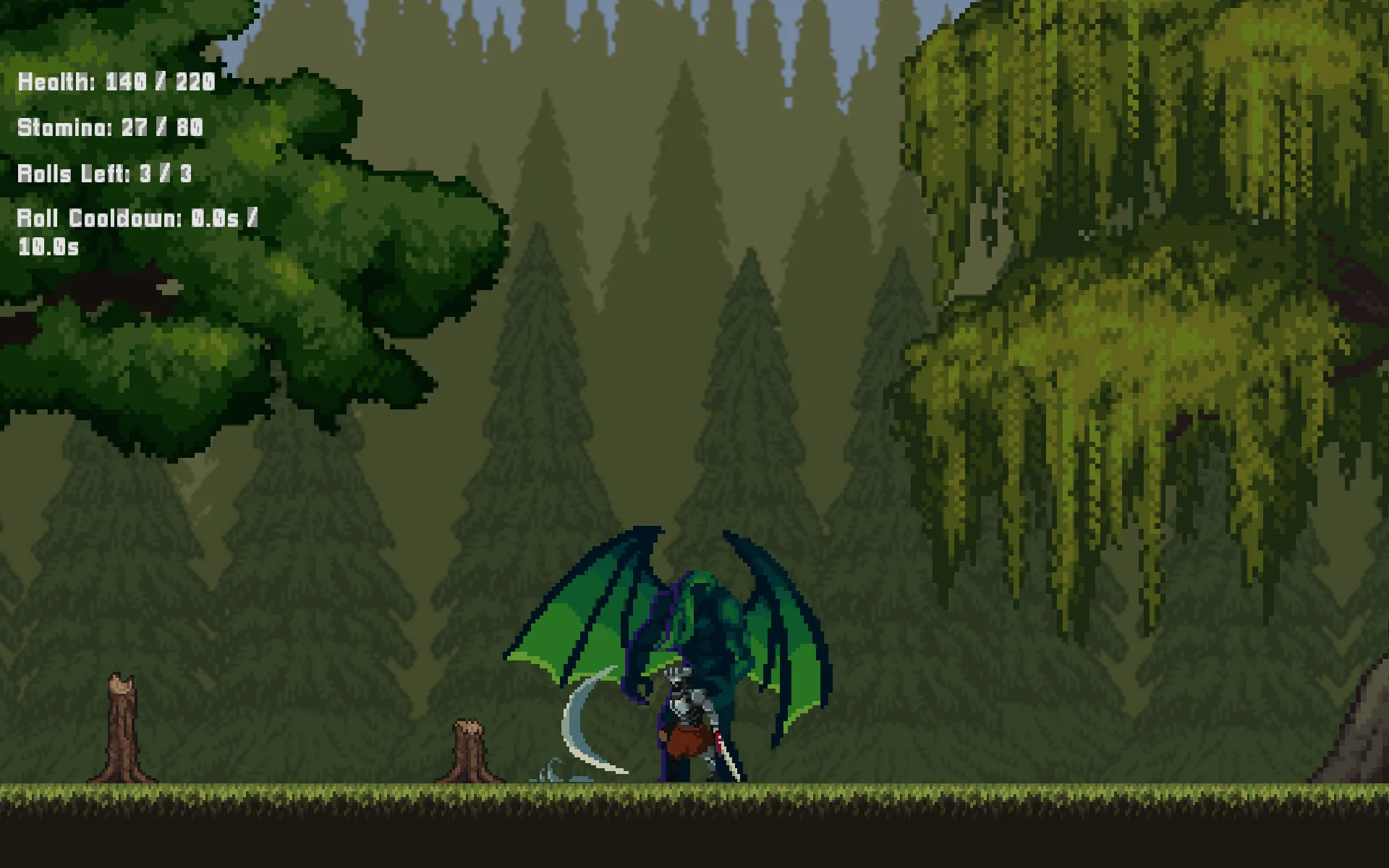The image size is (1389, 868).
Task: Click the Health: 140 / 220 readout
Action: [x=116, y=82]
